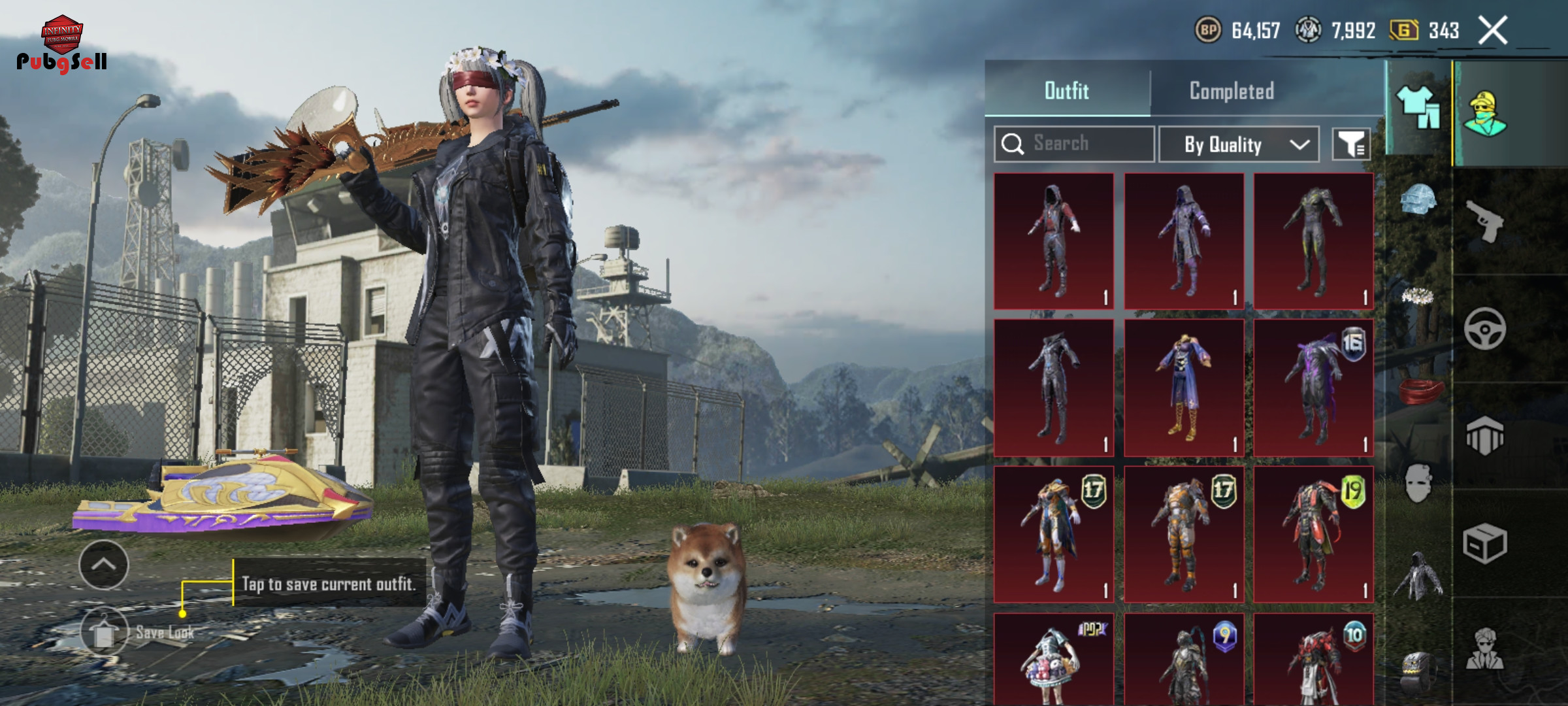Choose the purple hooded robe outfit
The width and height of the screenshot is (1568, 706).
[x=1183, y=241]
